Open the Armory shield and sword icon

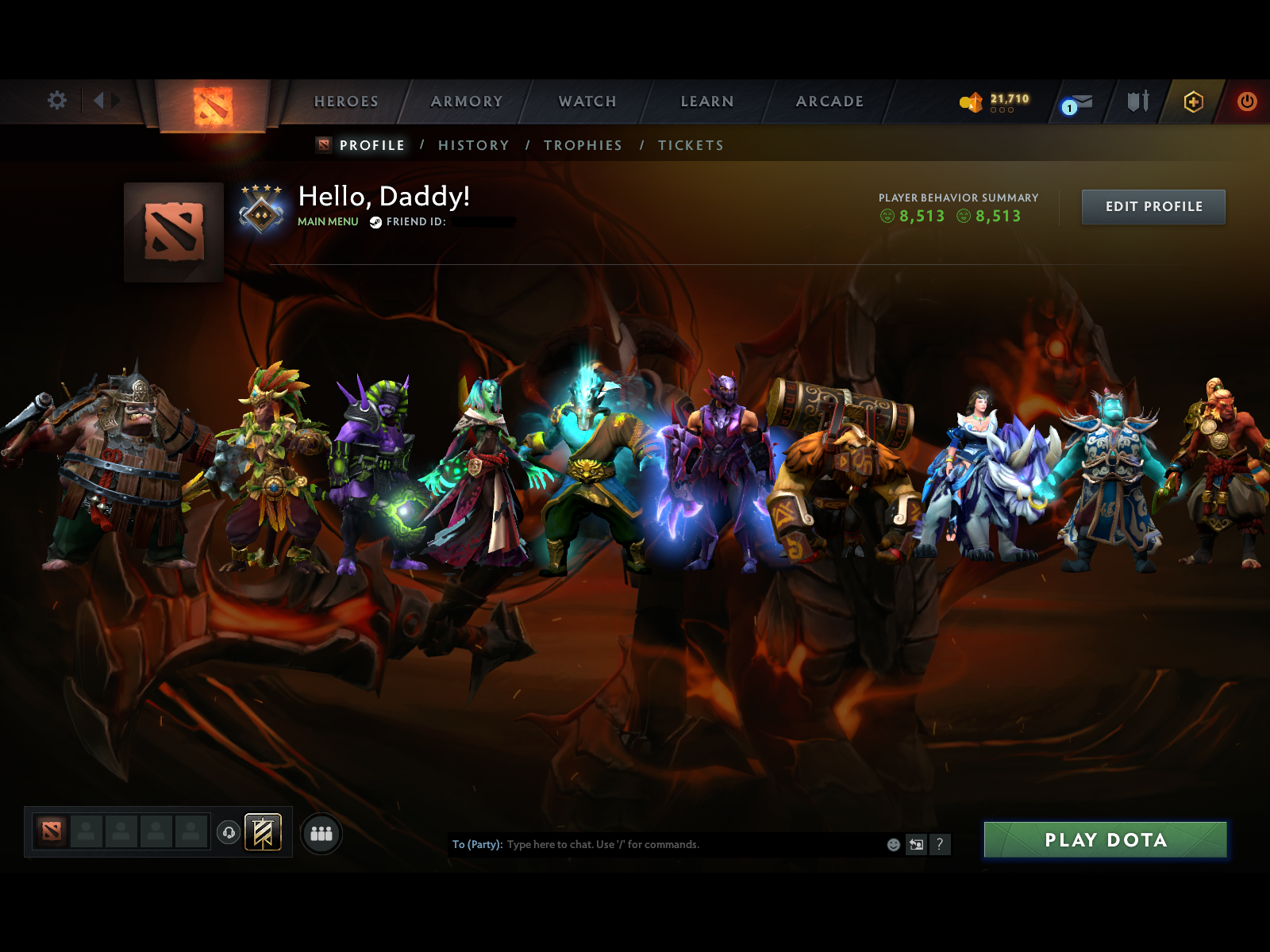click(x=1137, y=102)
